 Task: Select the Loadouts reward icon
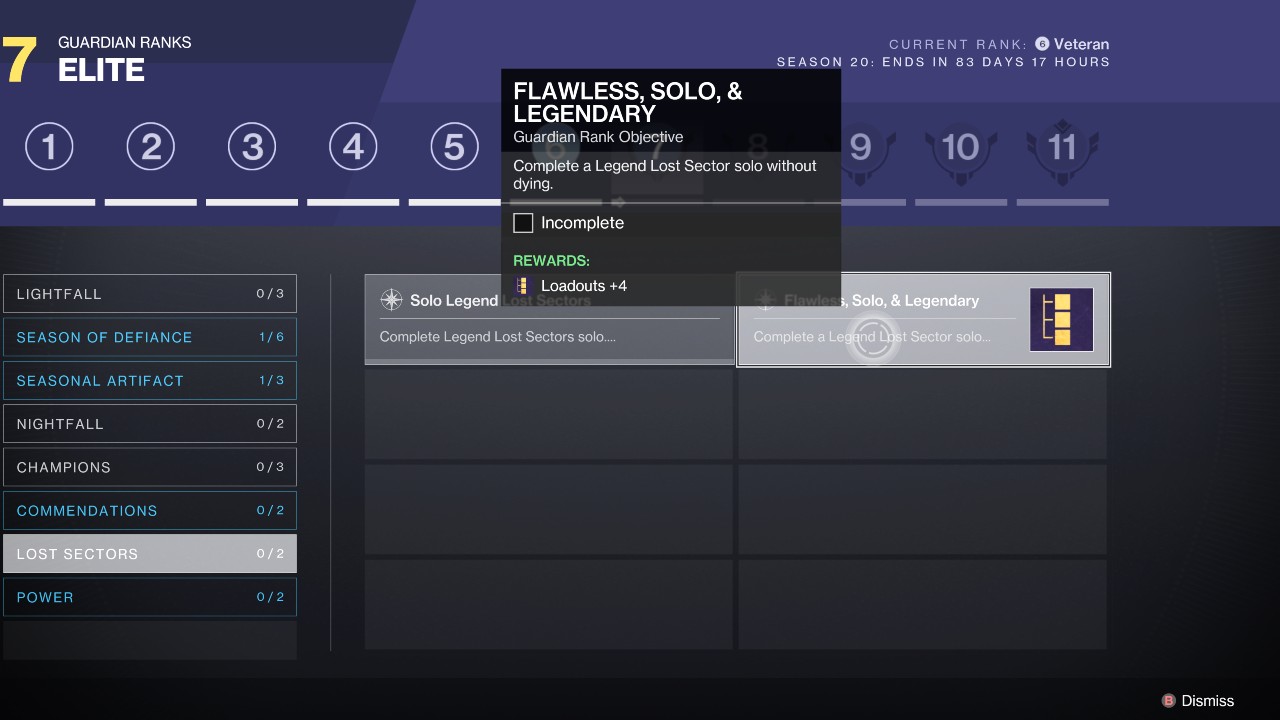521,285
